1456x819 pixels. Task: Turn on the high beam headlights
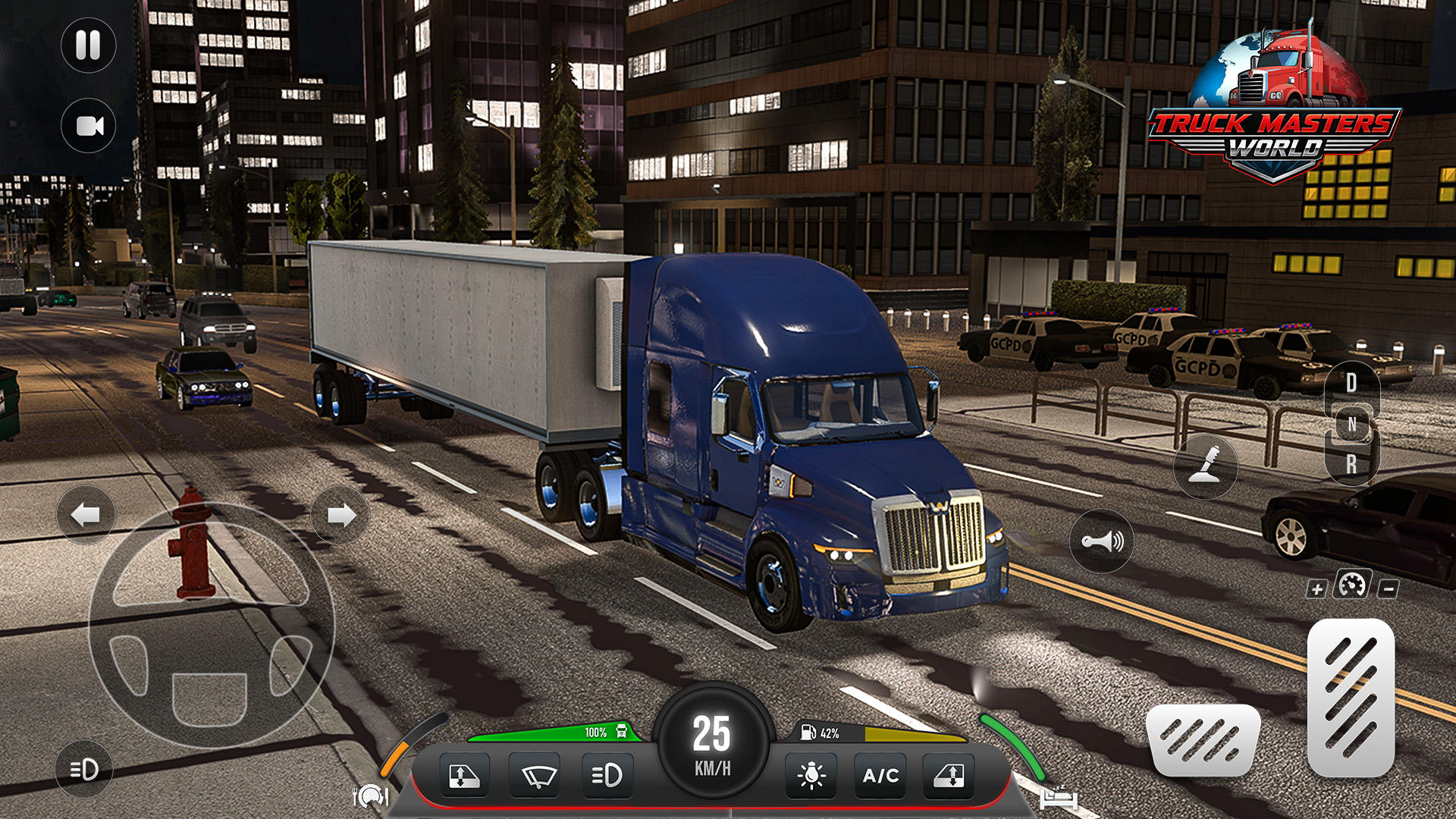pos(608,775)
